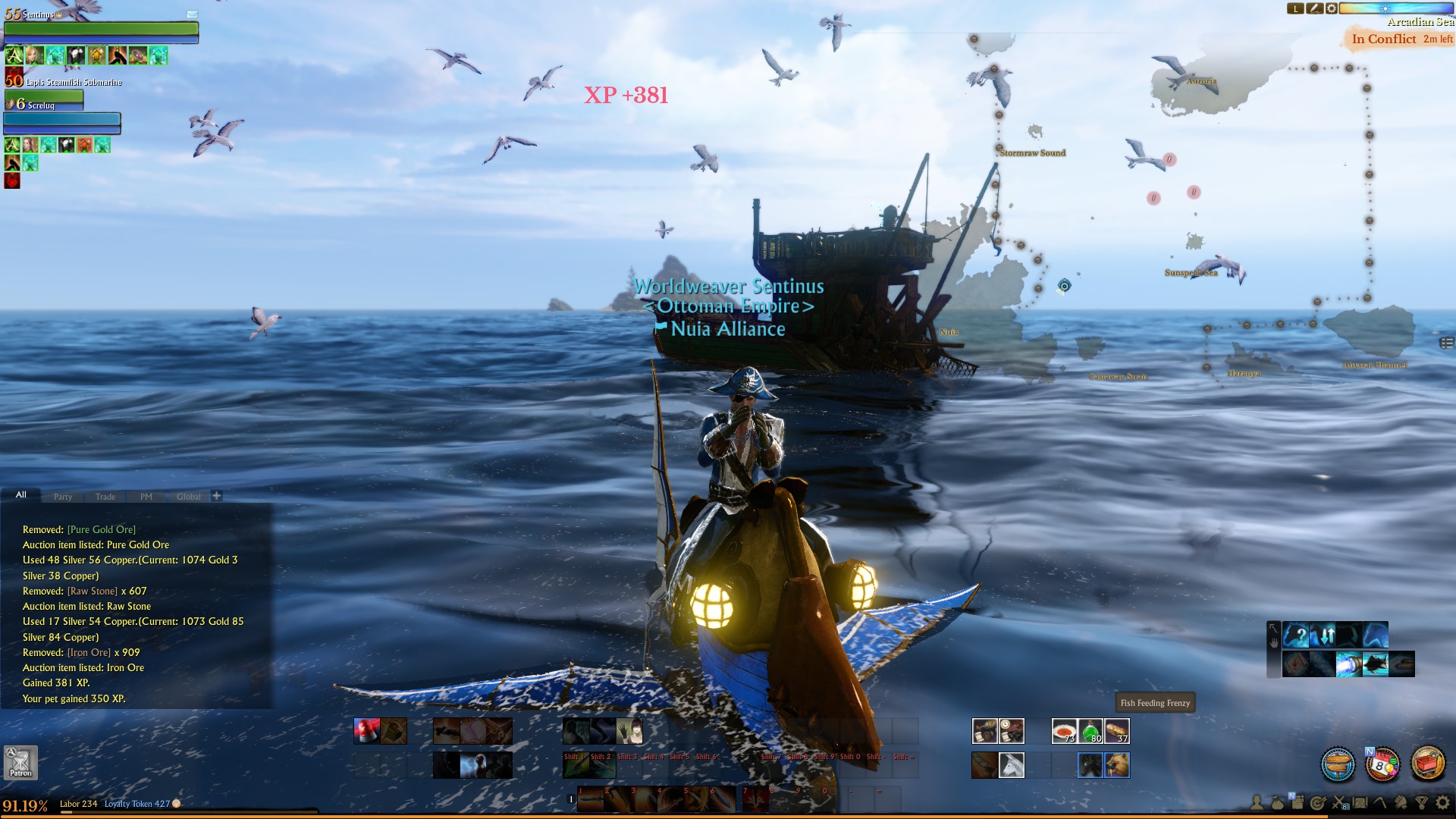Switch to the Party chat tab

coord(63,497)
